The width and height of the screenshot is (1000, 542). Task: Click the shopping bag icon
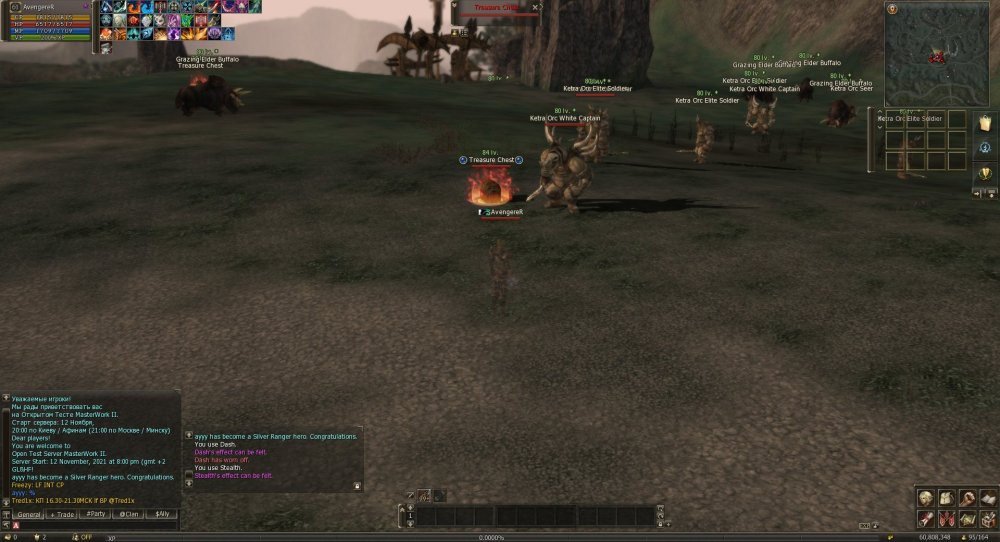tap(985, 123)
